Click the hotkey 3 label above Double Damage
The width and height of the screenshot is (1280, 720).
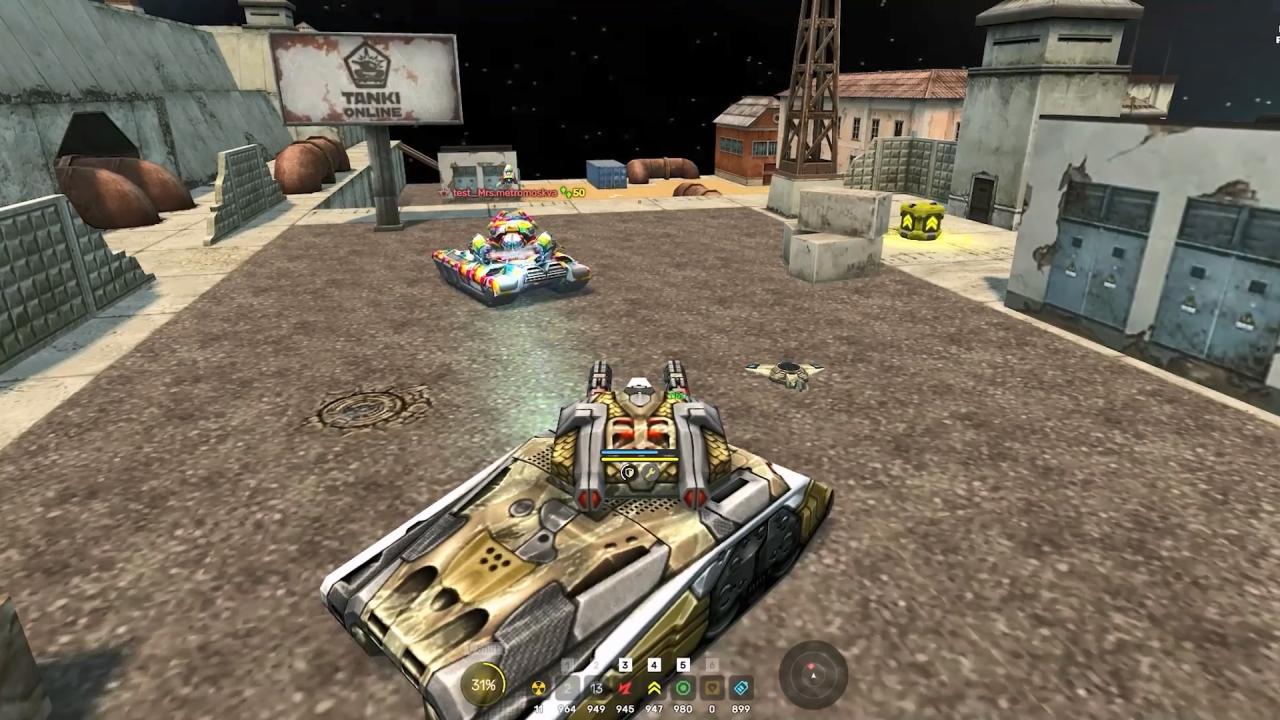pos(625,664)
